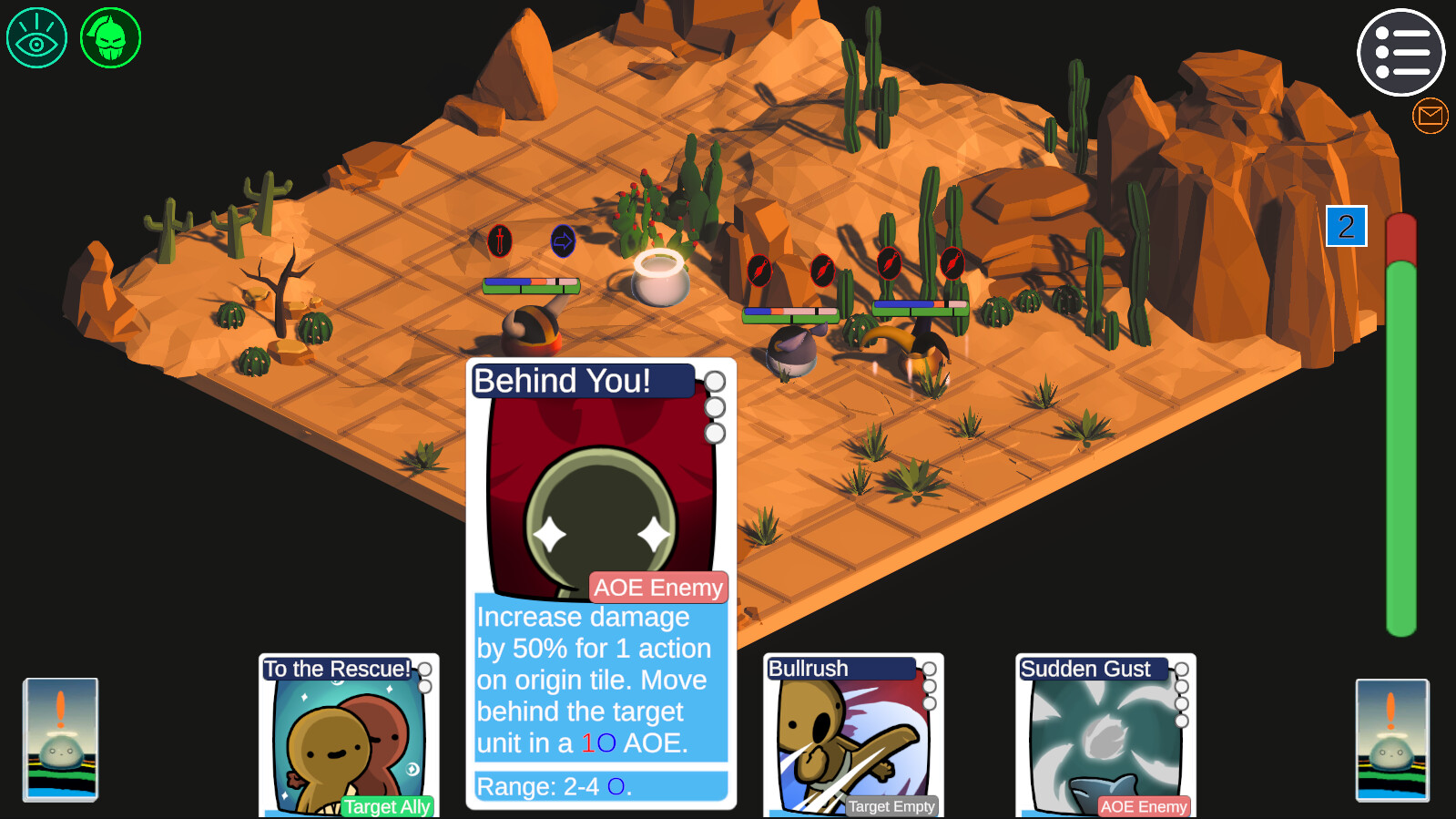Click the top upgrade circle on the Bullrush card

[930, 669]
